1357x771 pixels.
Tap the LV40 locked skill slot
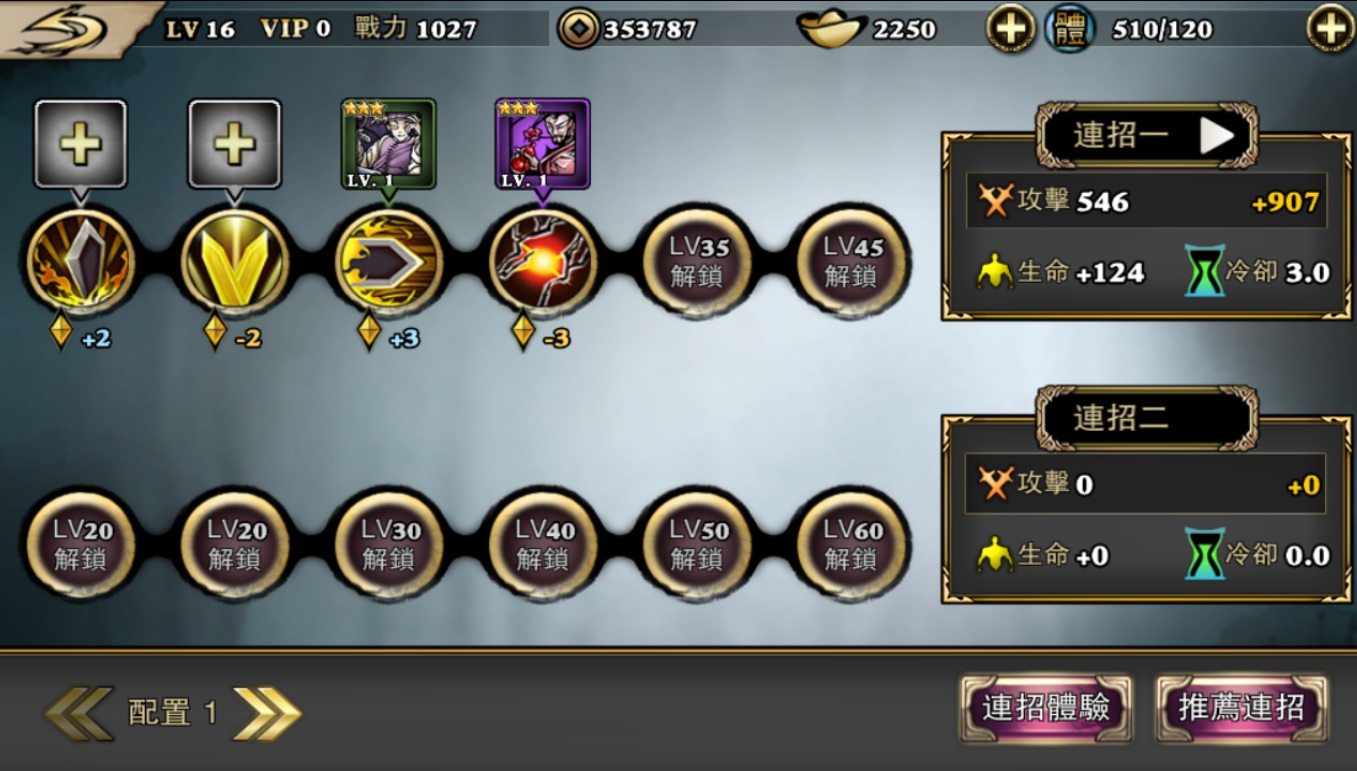coord(543,545)
